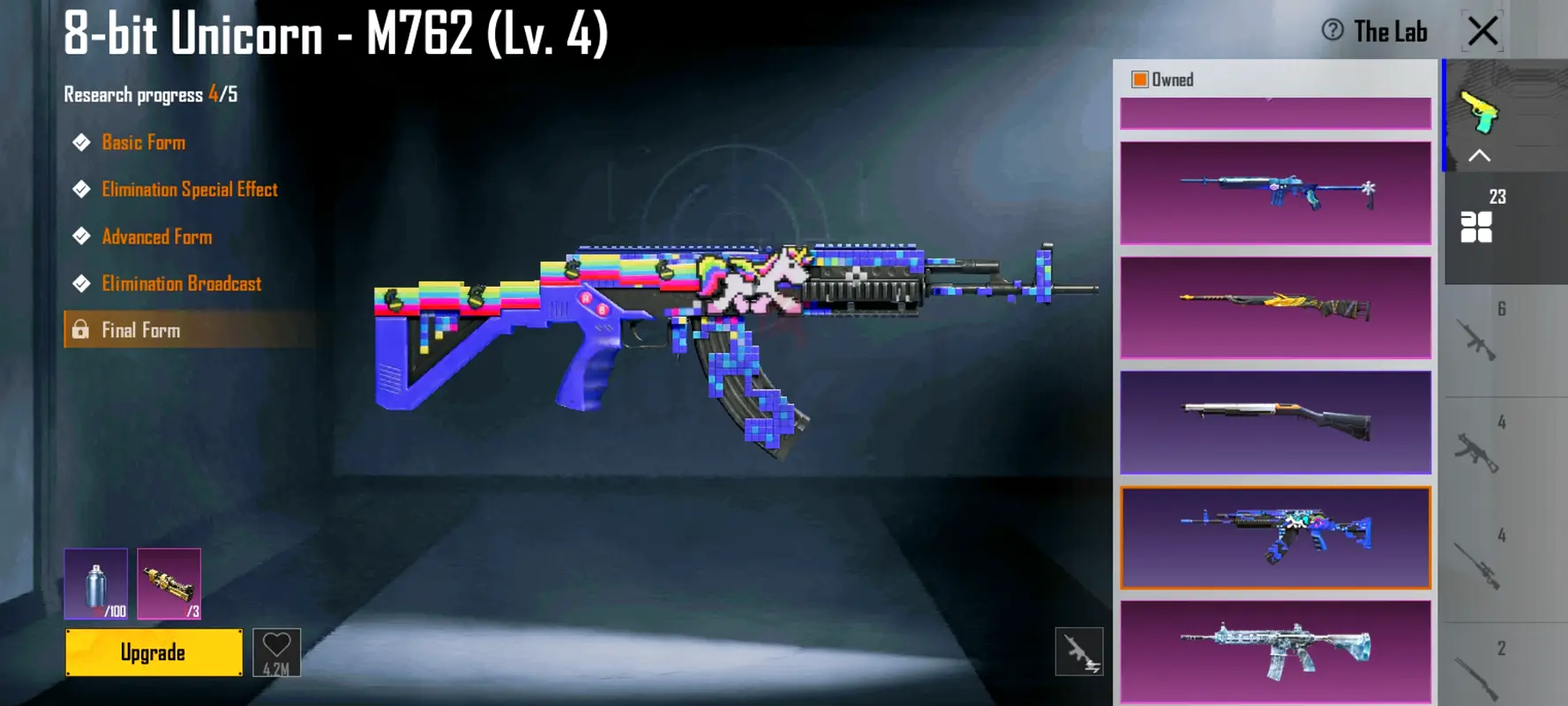
Task: Open The Lab help question mark
Action: 1332,31
